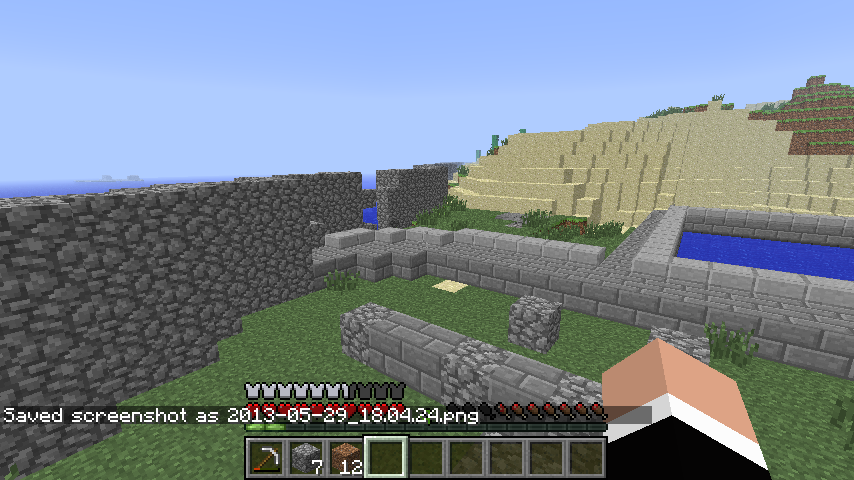The width and height of the screenshot is (854, 480).
Task: Select the cobblestone stack of 7
Action: point(305,458)
